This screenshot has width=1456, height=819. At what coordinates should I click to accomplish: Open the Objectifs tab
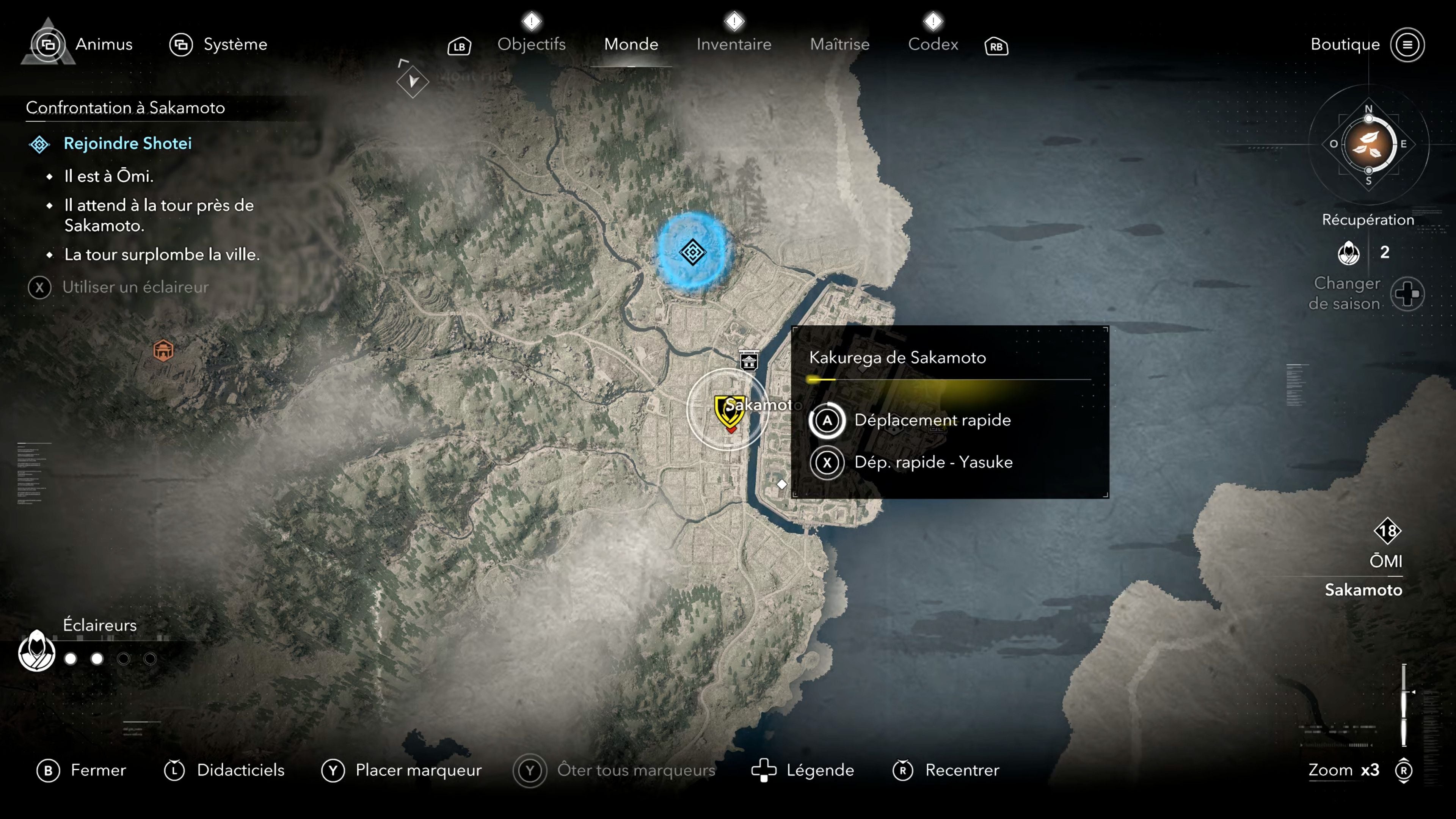click(531, 44)
